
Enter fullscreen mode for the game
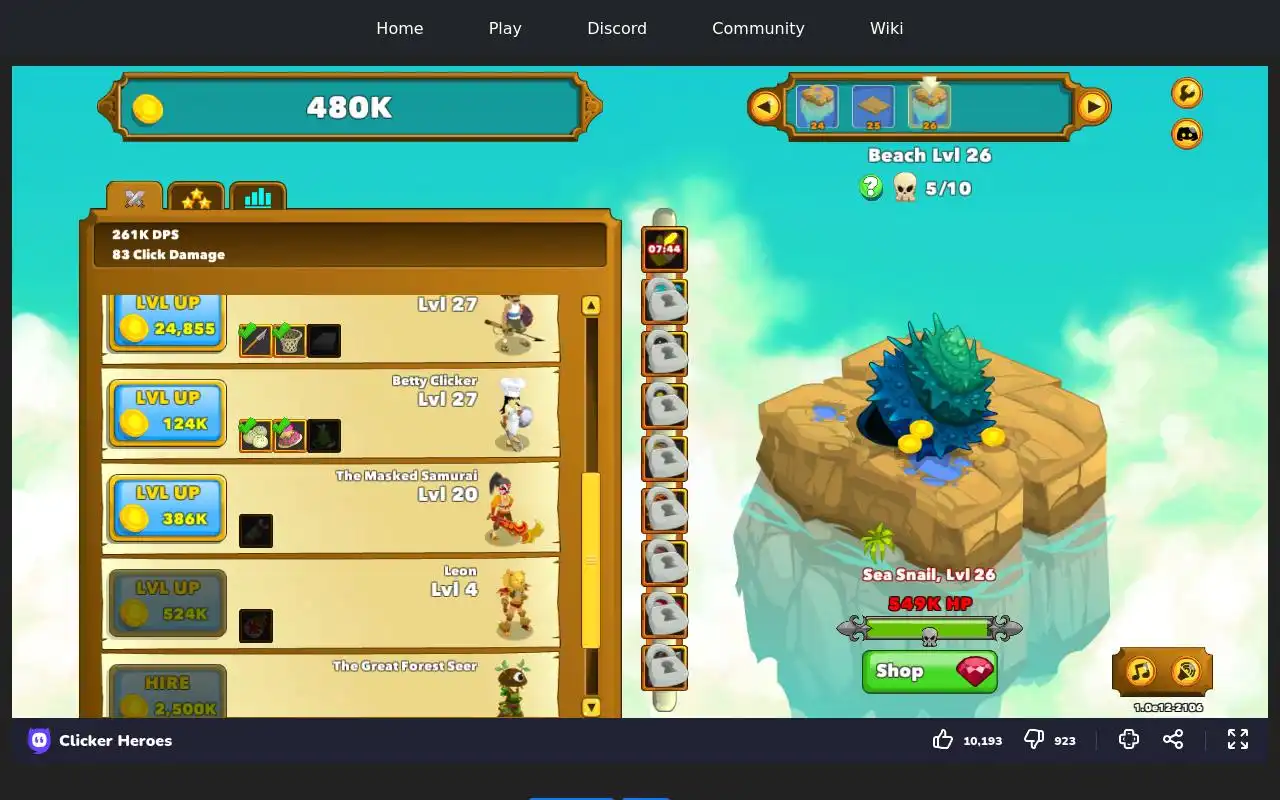pos(1238,739)
